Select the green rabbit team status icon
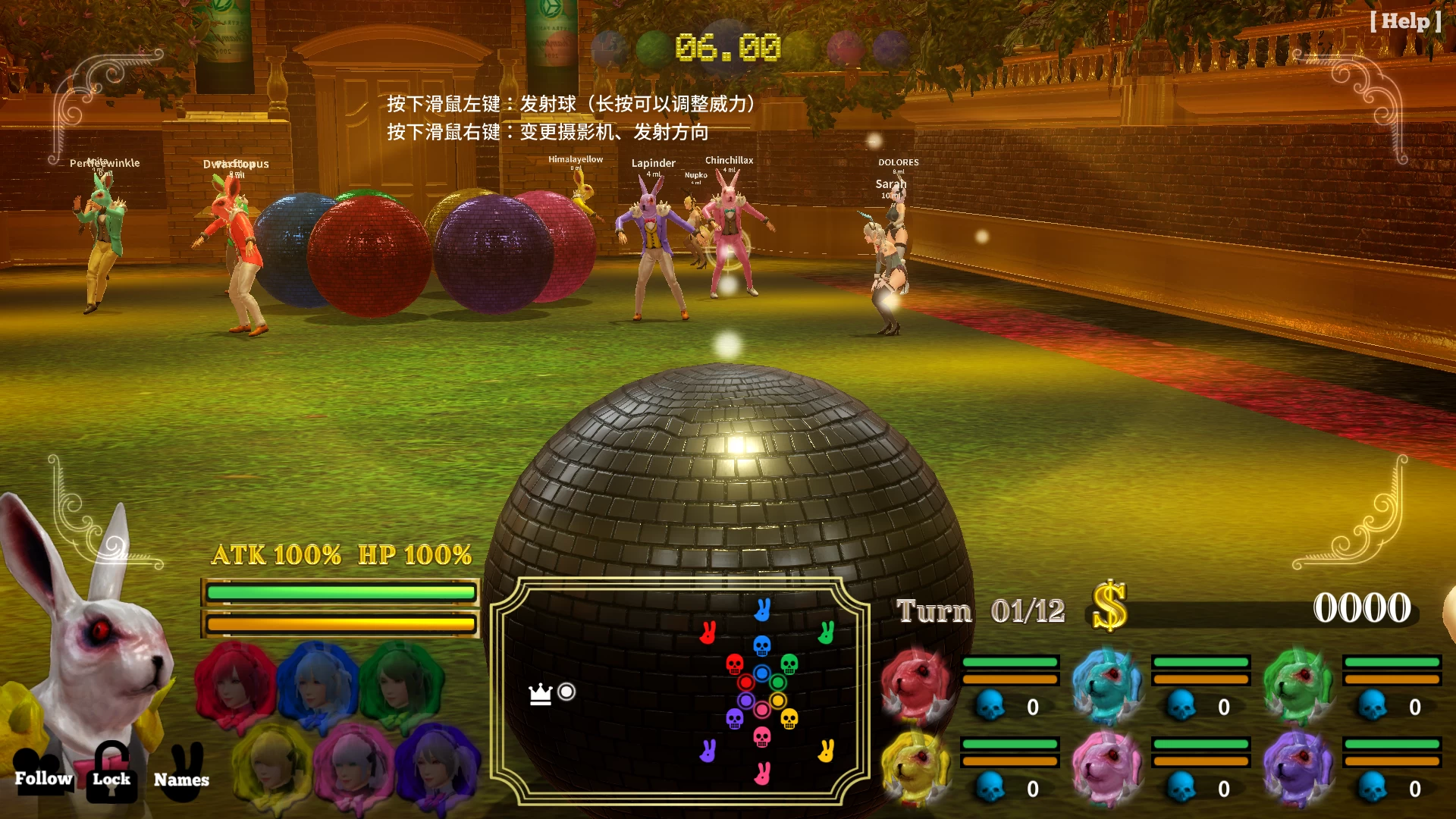Viewport: 1456px width, 819px height. pyautogui.click(x=1298, y=684)
